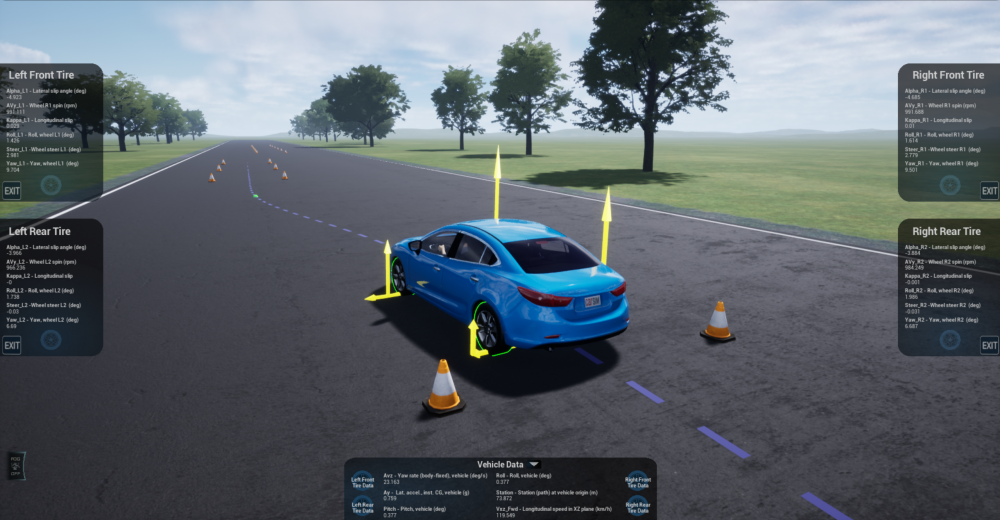The height and width of the screenshot is (520, 1000).
Task: Show Left Rear Tire Data
Action: [x=363, y=507]
